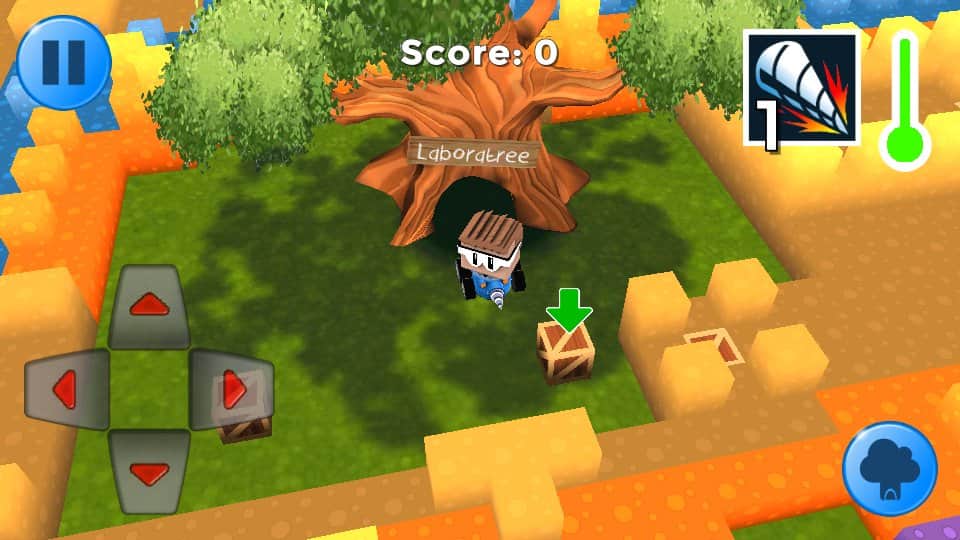The height and width of the screenshot is (540, 960).
Task: Tap the right arrow on the D-pad
Action: 232,389
